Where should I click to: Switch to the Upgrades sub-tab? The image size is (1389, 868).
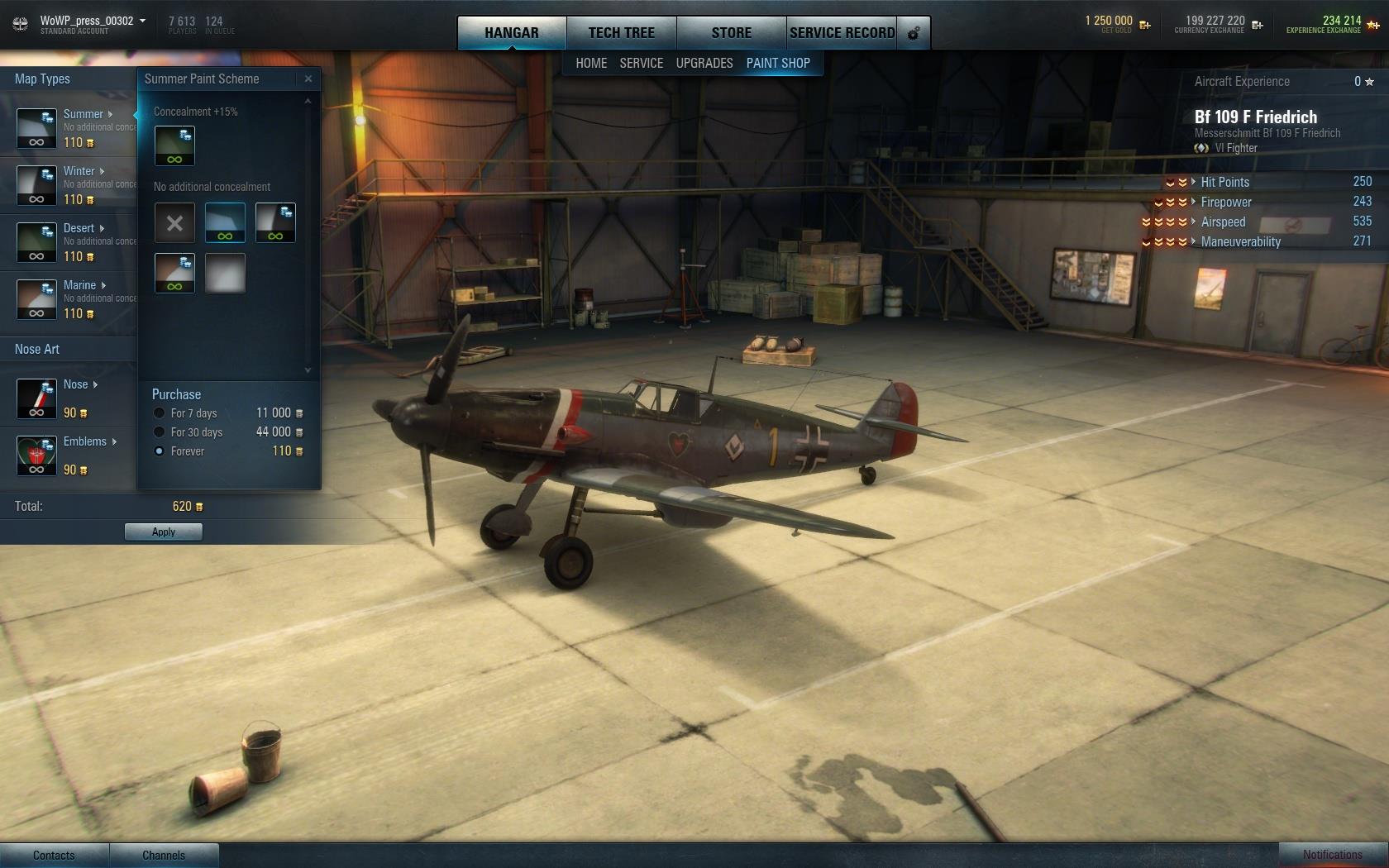click(704, 63)
